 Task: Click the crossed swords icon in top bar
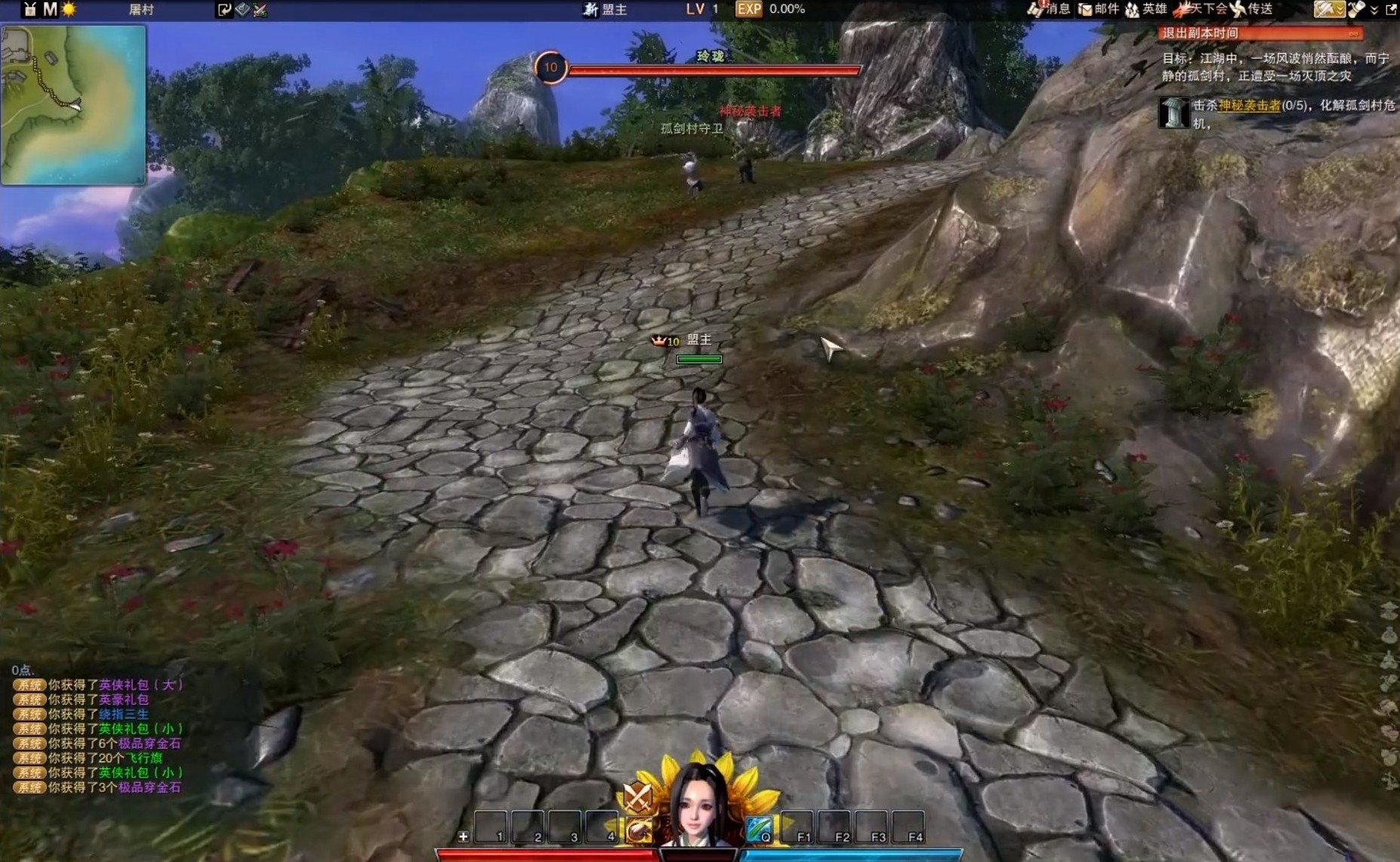(261, 10)
